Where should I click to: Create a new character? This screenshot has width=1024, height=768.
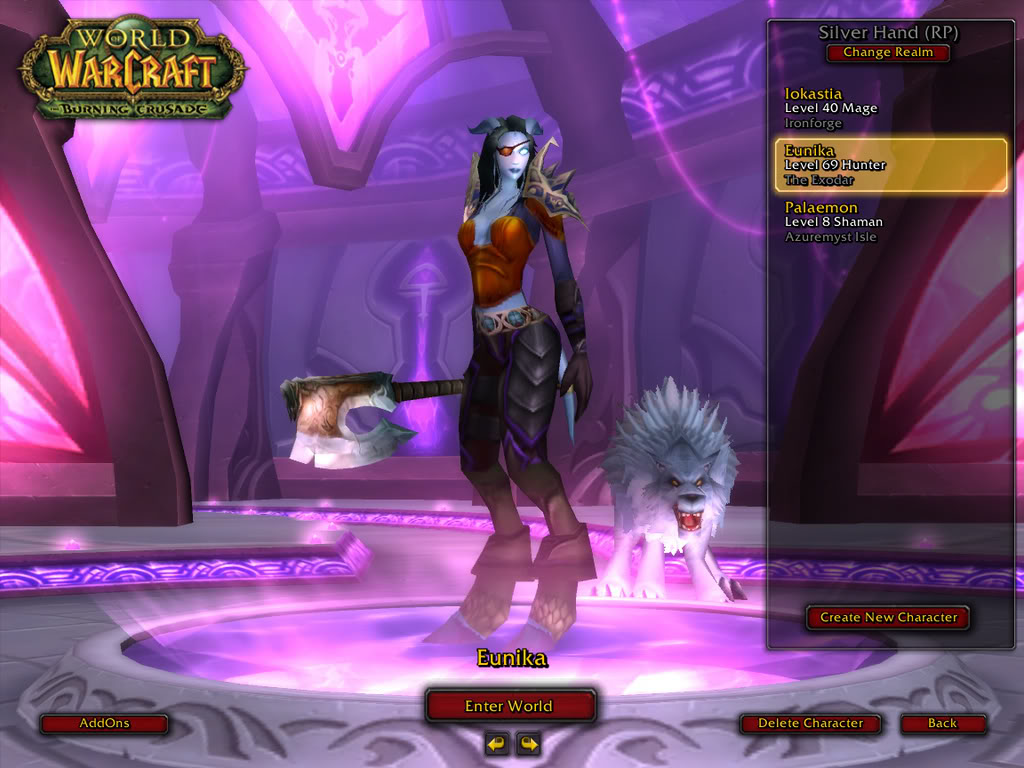(888, 618)
